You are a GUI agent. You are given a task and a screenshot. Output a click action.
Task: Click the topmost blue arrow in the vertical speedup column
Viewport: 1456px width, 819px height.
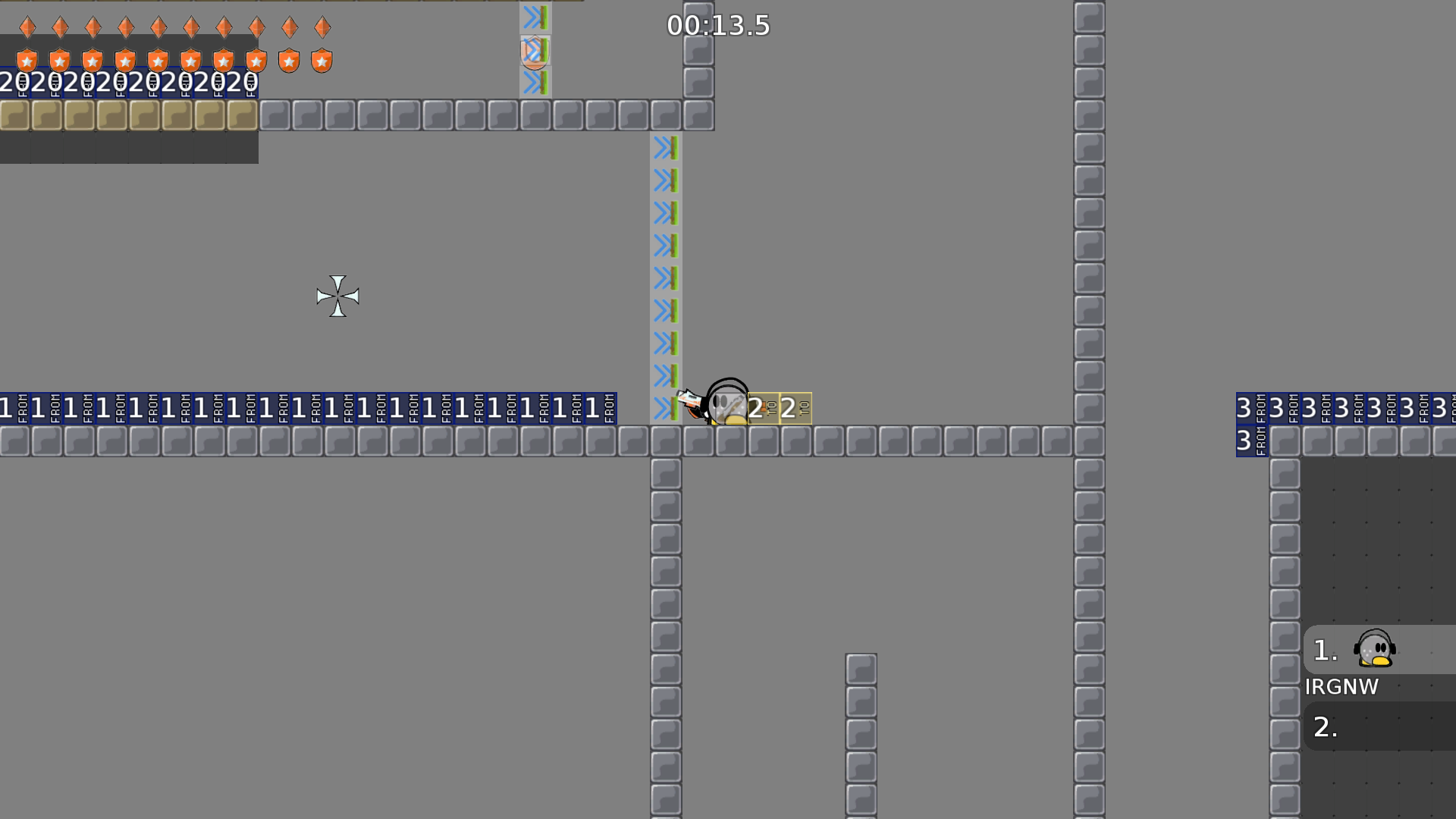pyautogui.click(x=665, y=149)
